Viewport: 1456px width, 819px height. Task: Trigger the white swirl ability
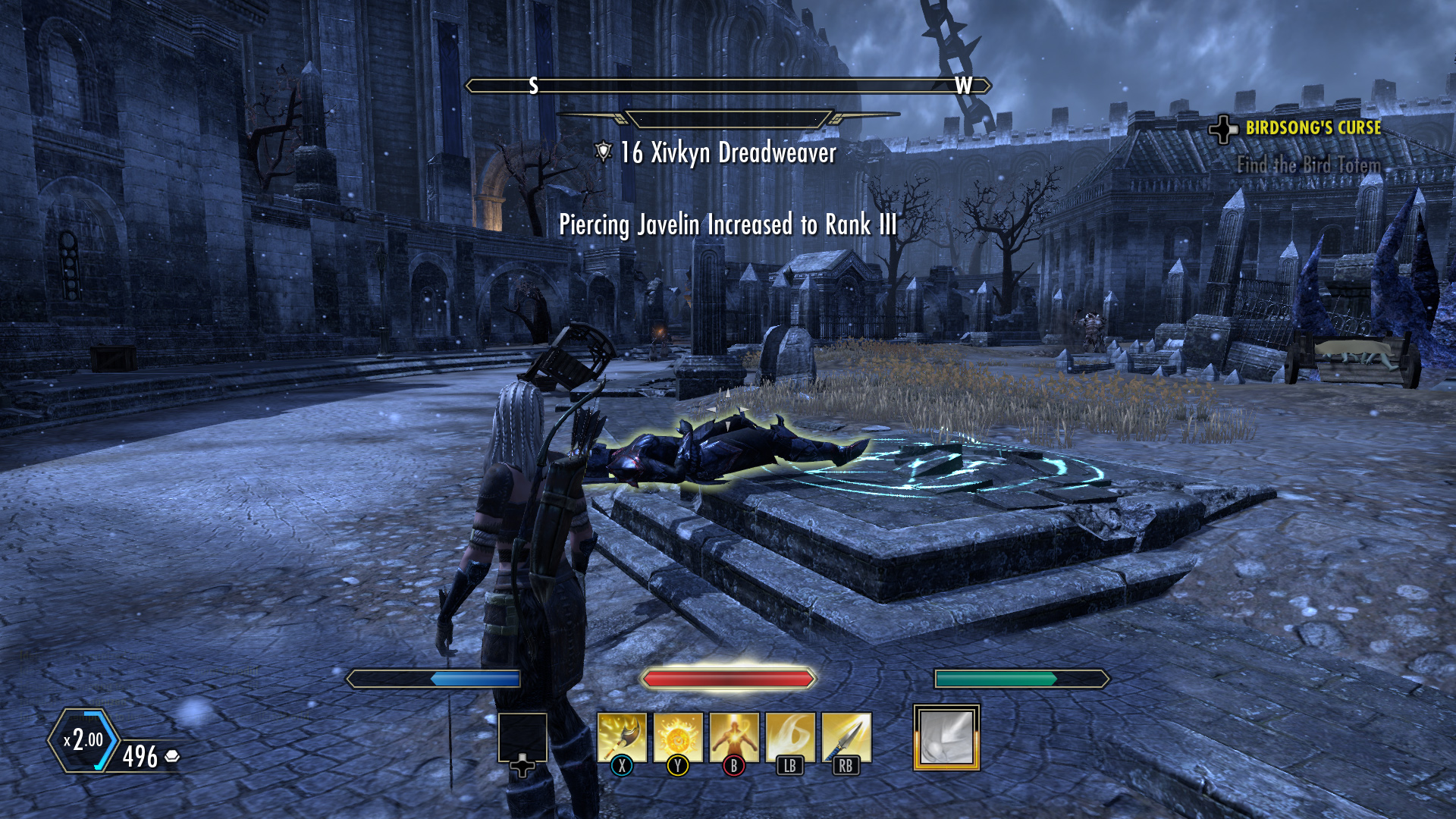[x=790, y=737]
